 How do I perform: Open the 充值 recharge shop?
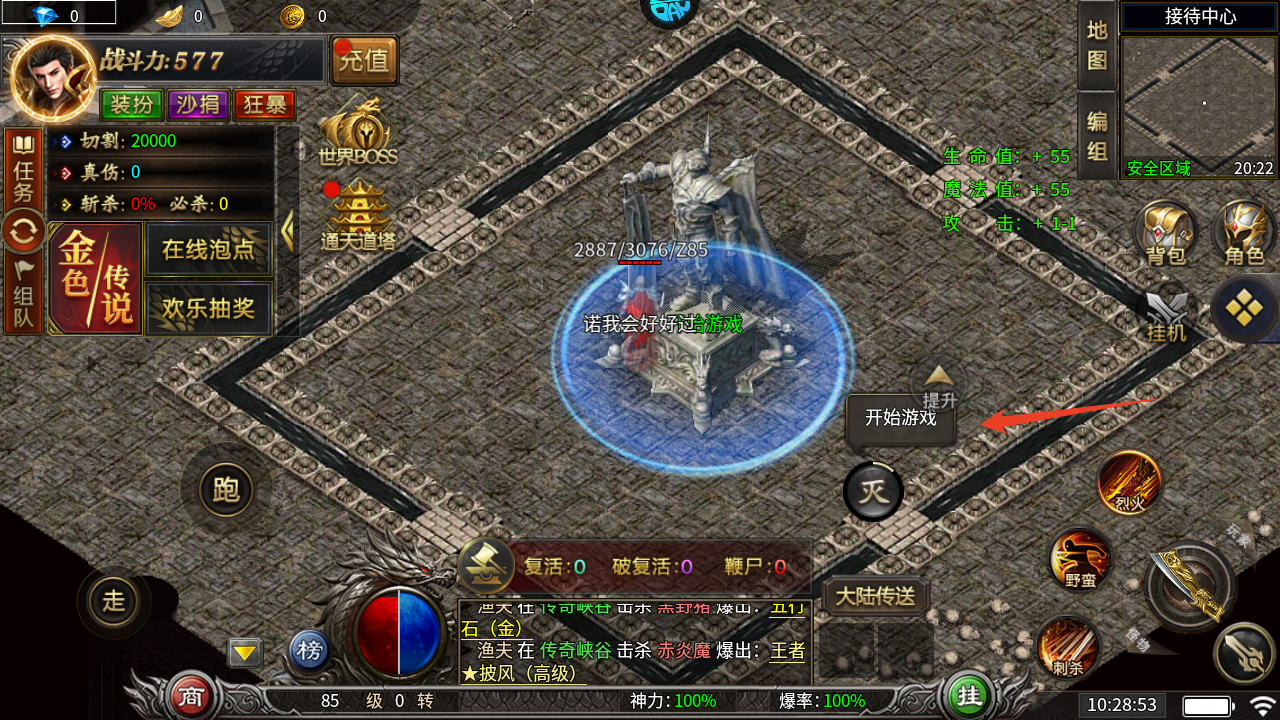point(364,60)
